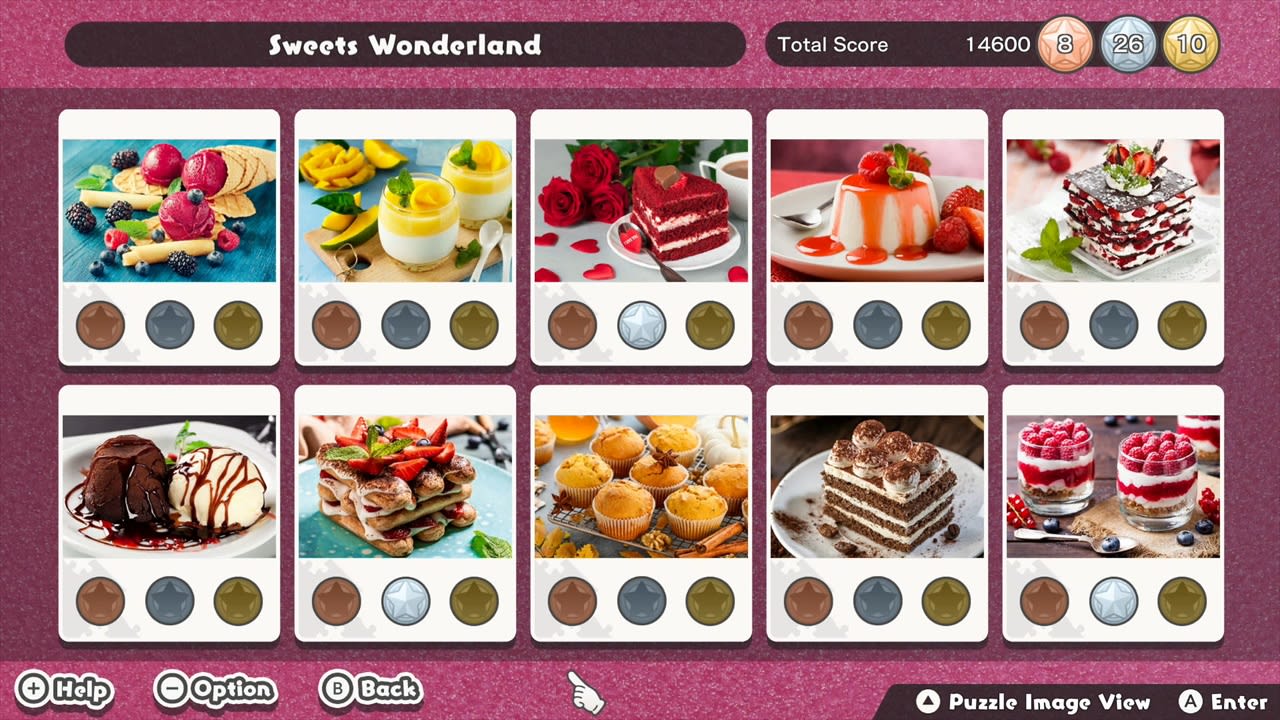Click the silver star medal on the strawberry tiramisu puzzle
Image resolution: width=1280 pixels, height=720 pixels.
405,600
